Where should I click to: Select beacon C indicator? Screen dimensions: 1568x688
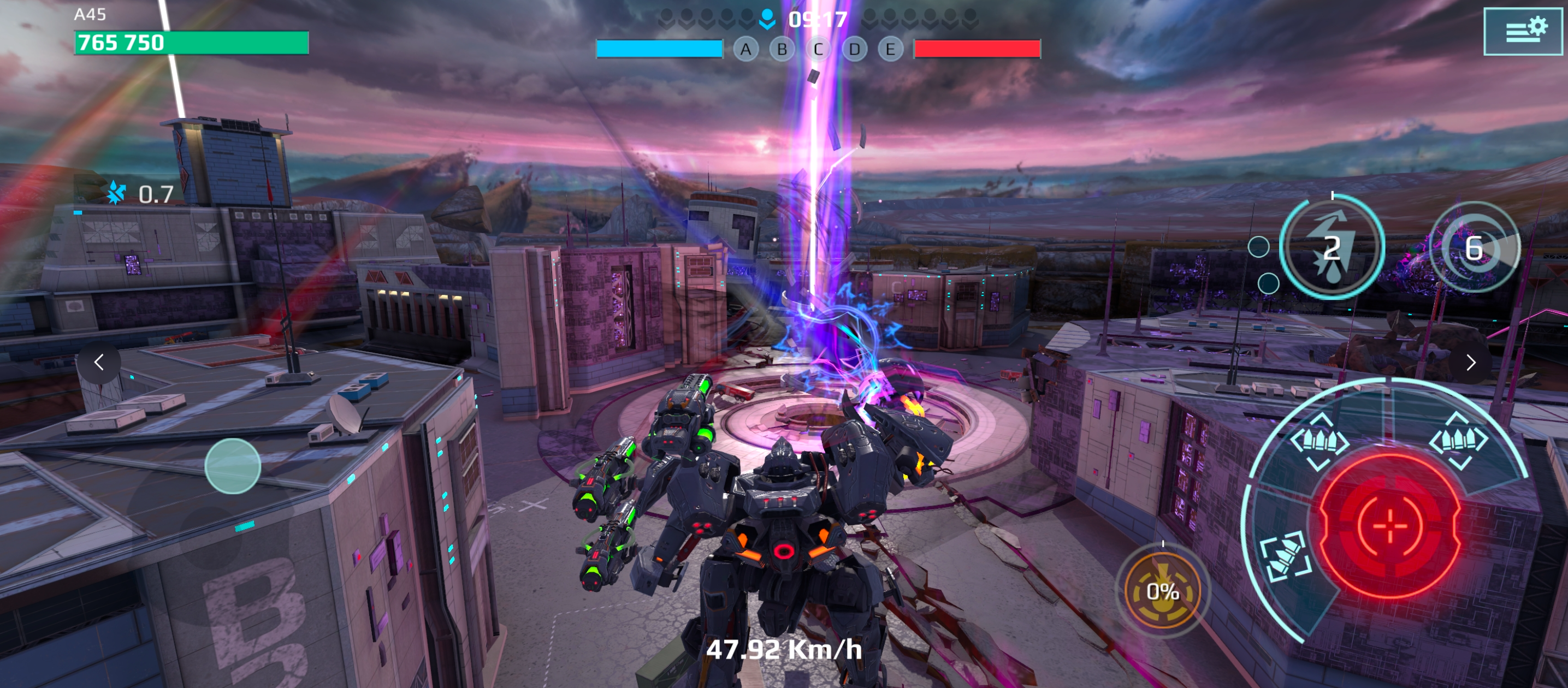818,49
